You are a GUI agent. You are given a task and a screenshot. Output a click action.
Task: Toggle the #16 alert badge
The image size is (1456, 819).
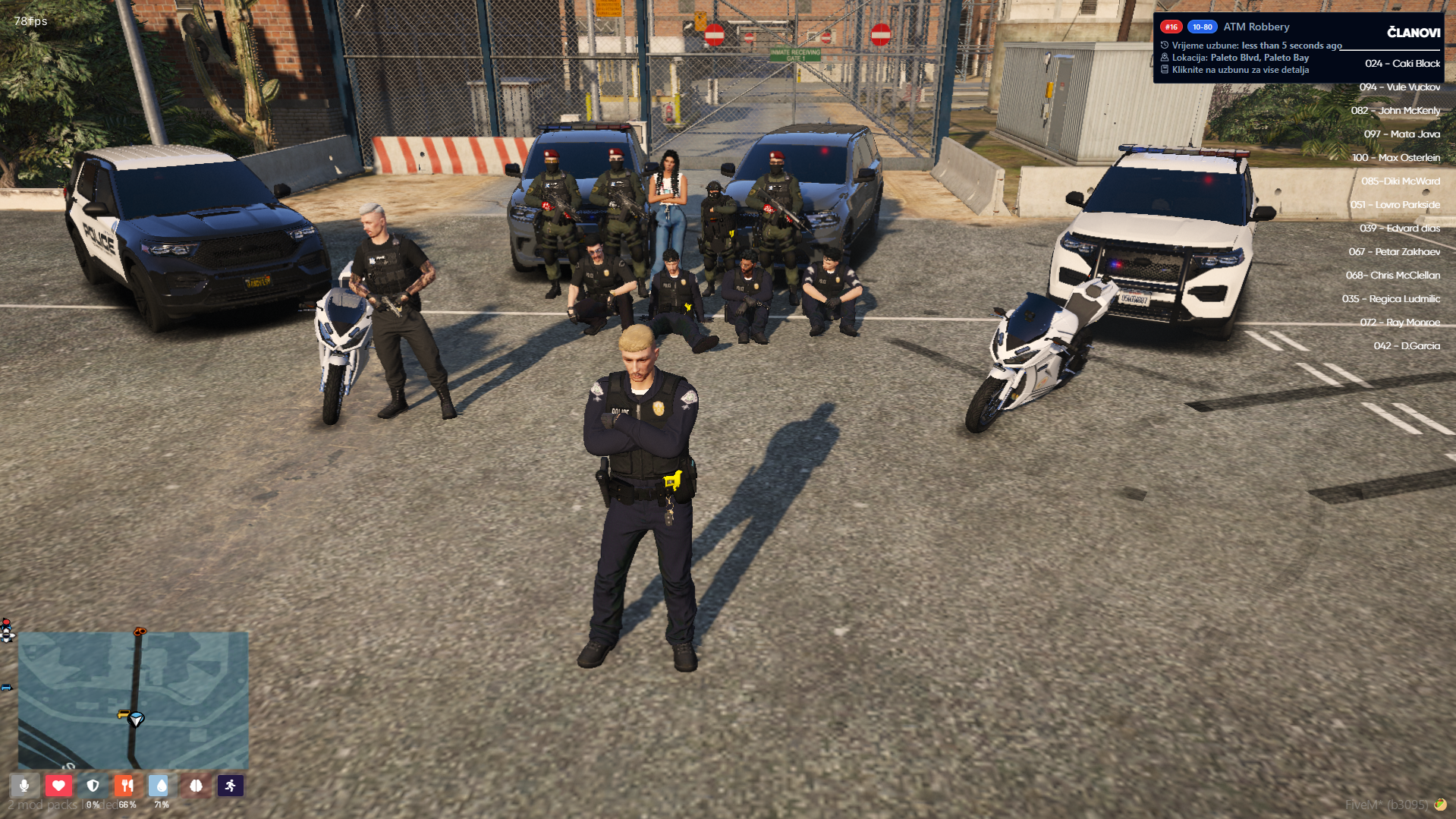pos(1171,26)
